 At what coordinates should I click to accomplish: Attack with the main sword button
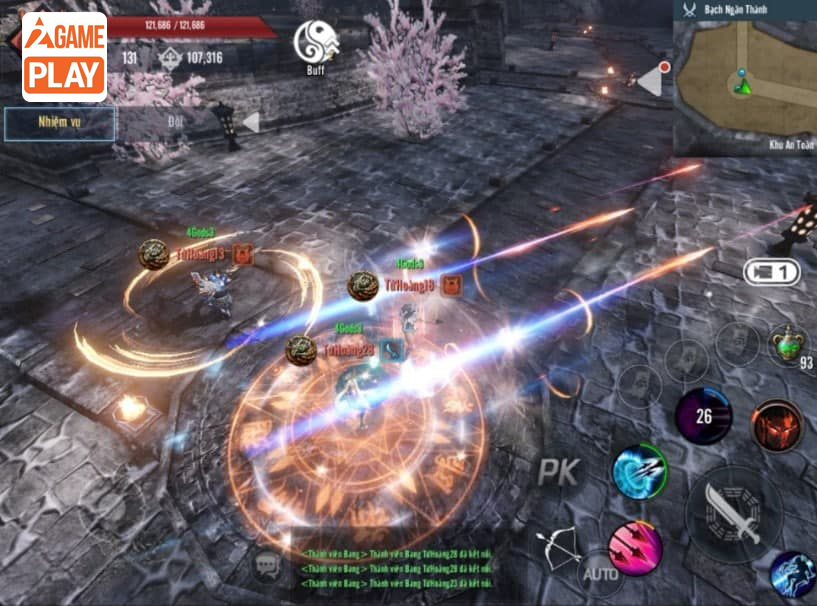[x=734, y=513]
